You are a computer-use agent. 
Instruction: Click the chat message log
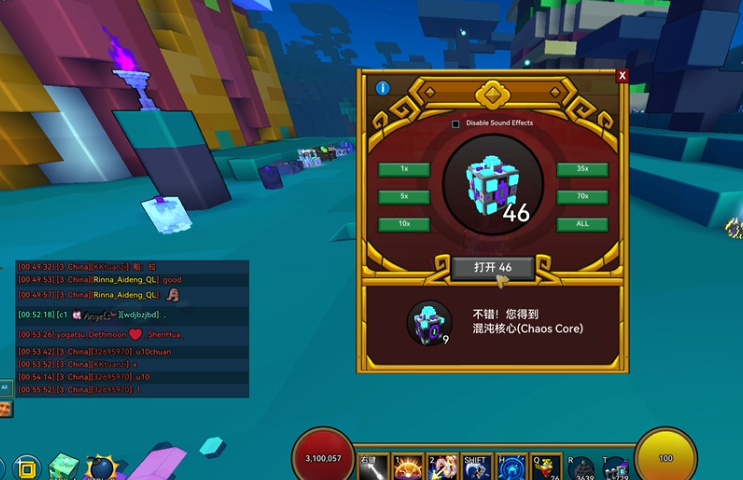pos(130,328)
